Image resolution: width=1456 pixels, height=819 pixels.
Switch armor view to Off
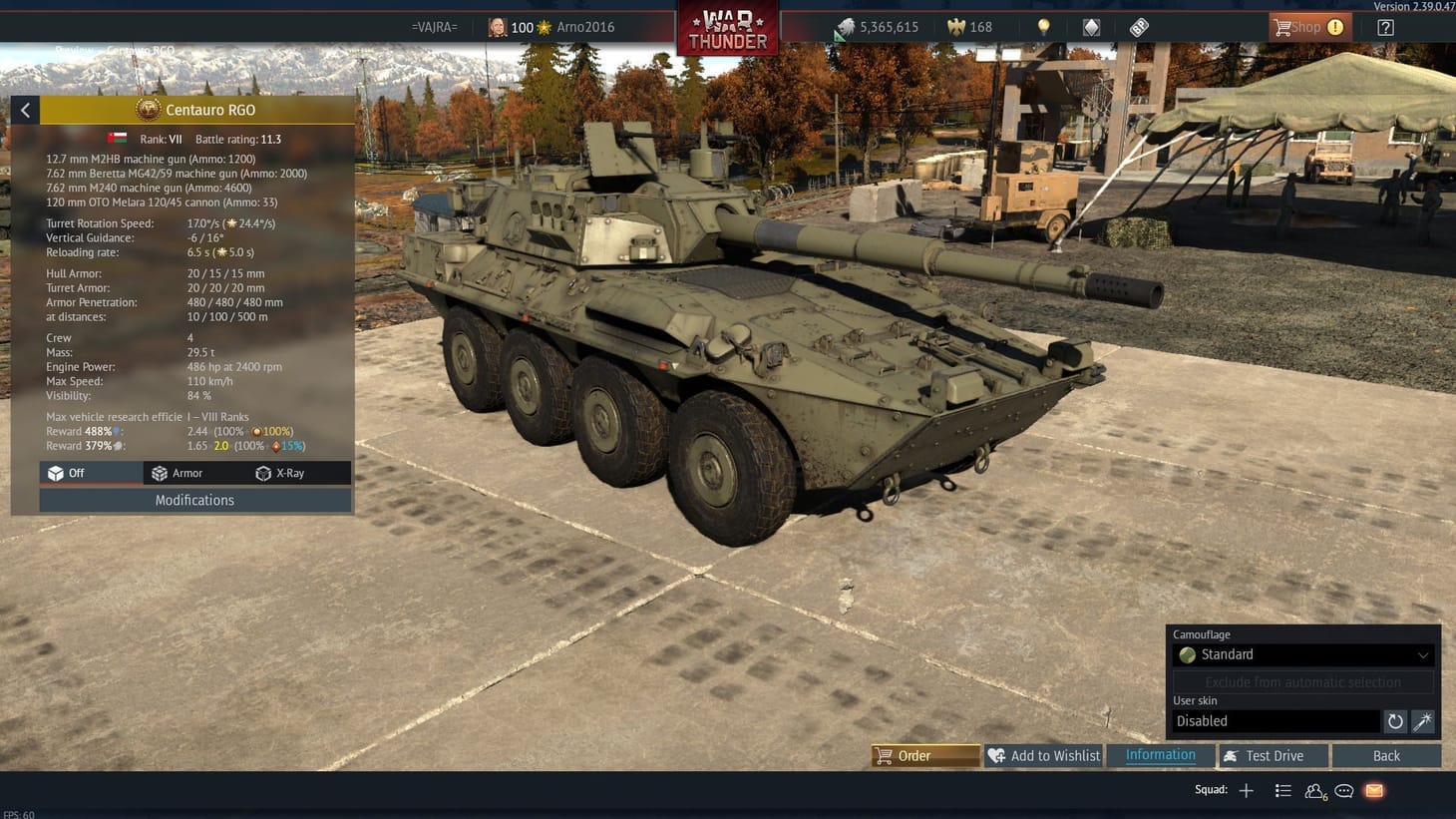coord(90,473)
